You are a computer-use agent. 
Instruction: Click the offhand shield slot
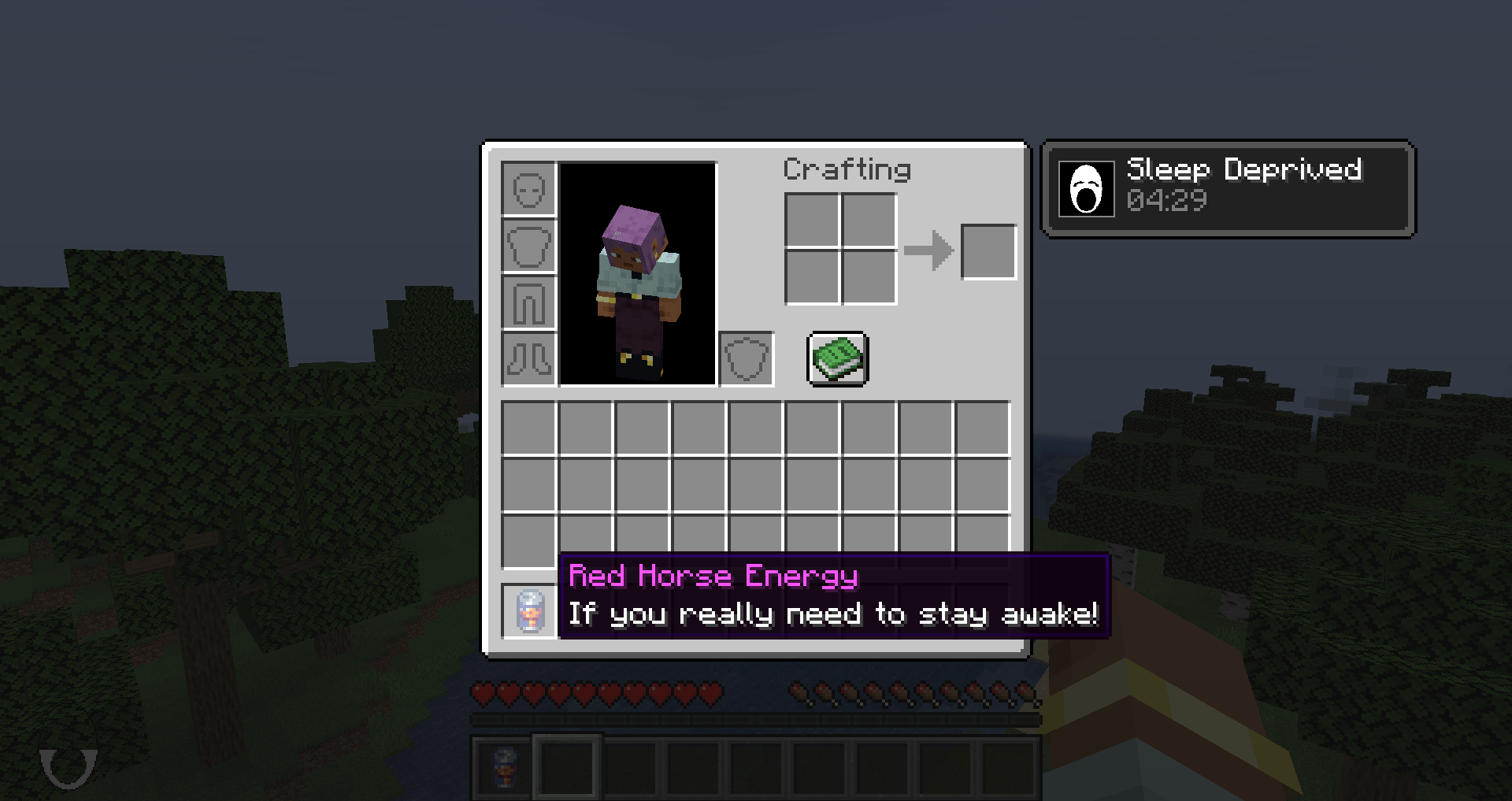pyautogui.click(x=747, y=361)
